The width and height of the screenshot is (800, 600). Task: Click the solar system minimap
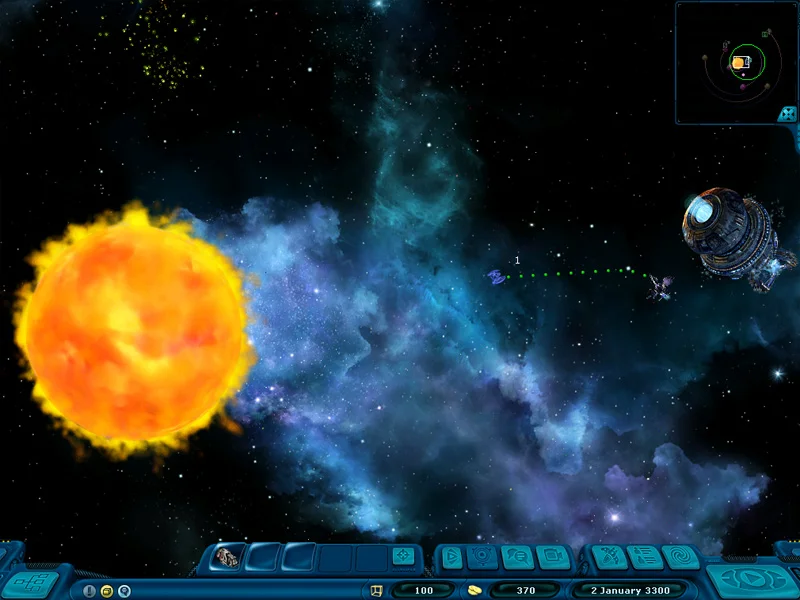[736, 62]
